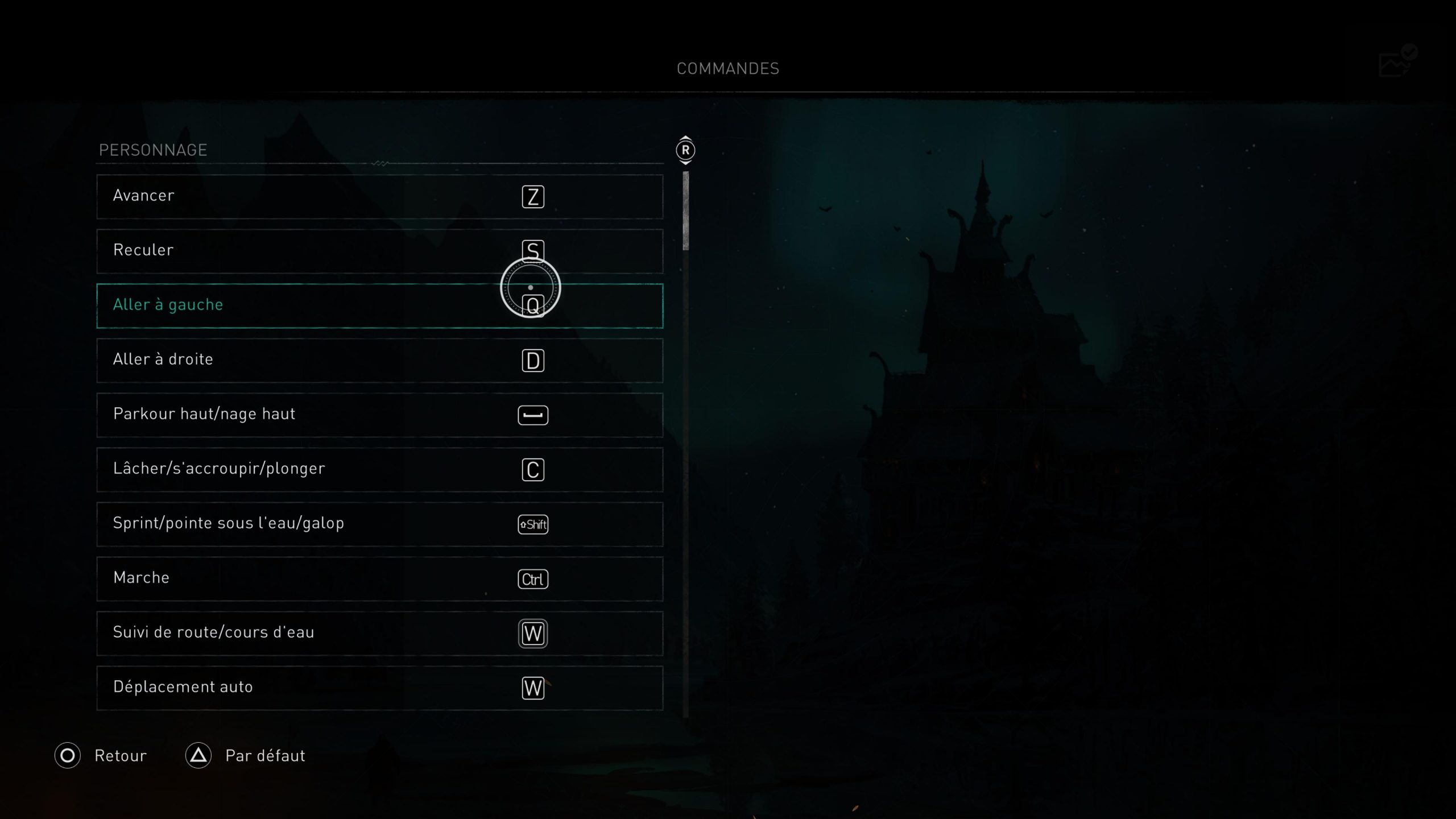Reset bindings with Par défaut
This screenshot has width=1456, height=819.
tap(246, 755)
